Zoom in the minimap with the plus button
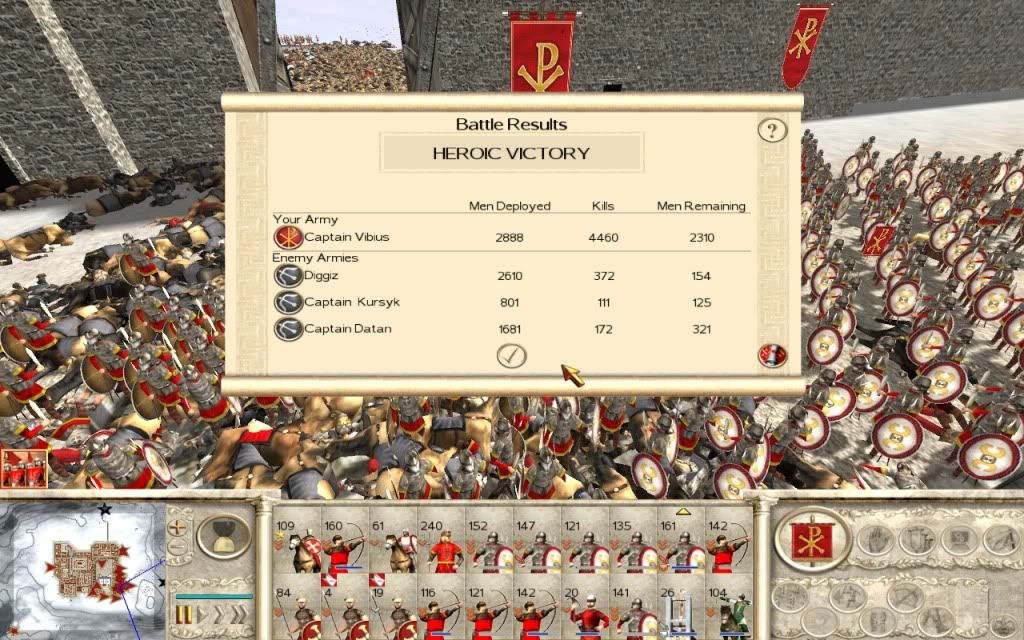Viewport: 1024px width, 640px height. click(x=178, y=526)
